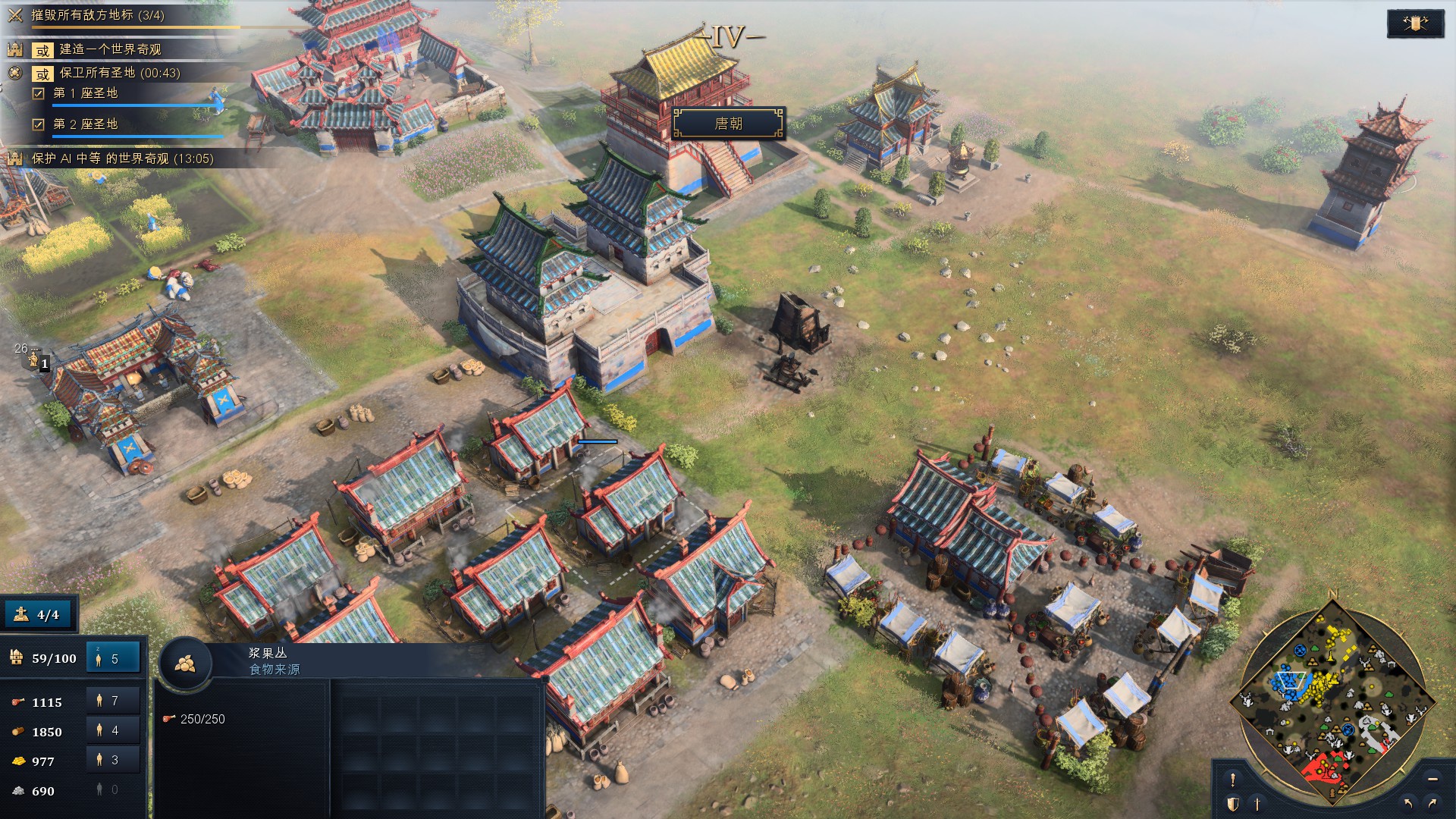Cycle through the 4 wood villagers
This screenshot has width=1456, height=819.
tap(113, 731)
